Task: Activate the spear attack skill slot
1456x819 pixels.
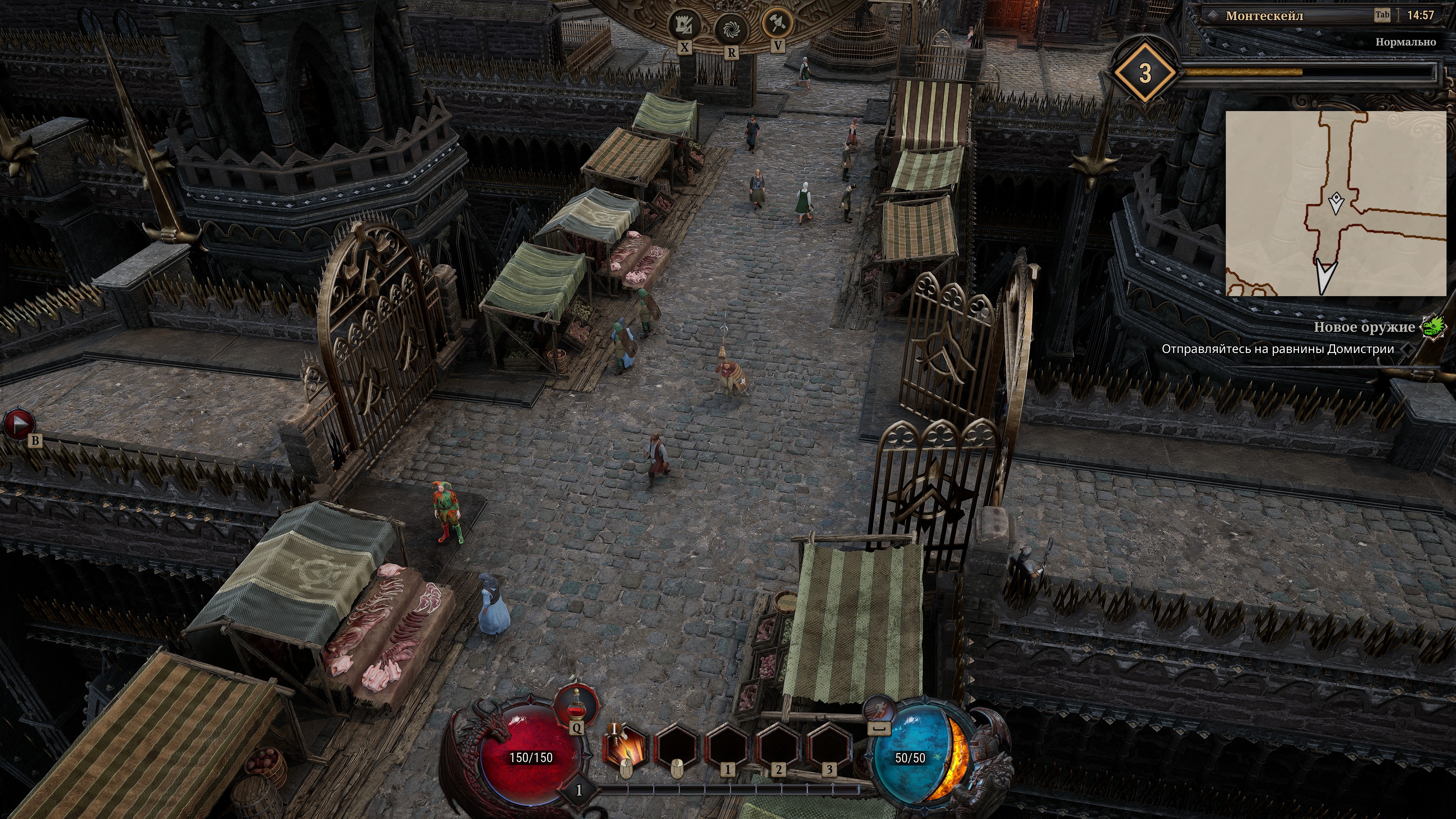Action: (625, 747)
